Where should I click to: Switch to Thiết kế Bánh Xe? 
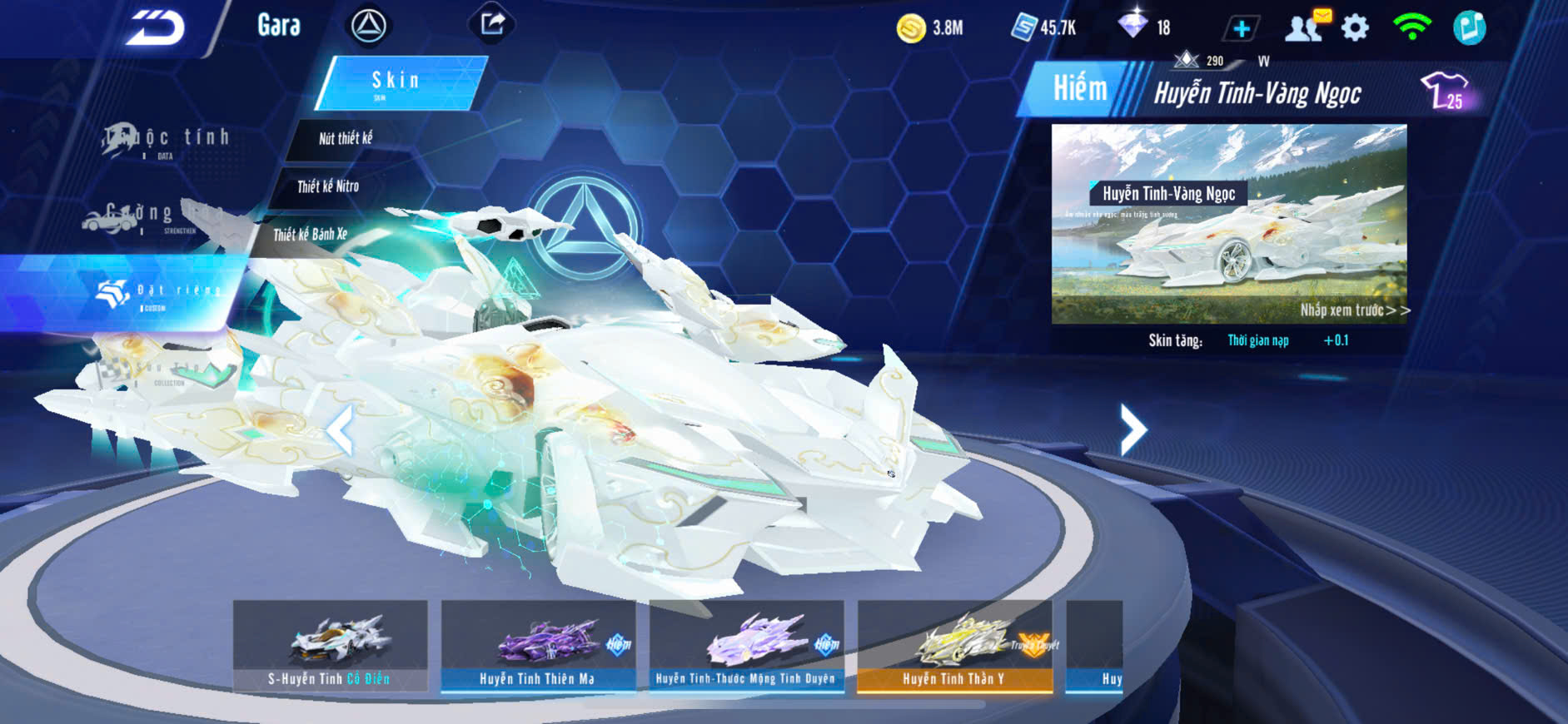311,235
